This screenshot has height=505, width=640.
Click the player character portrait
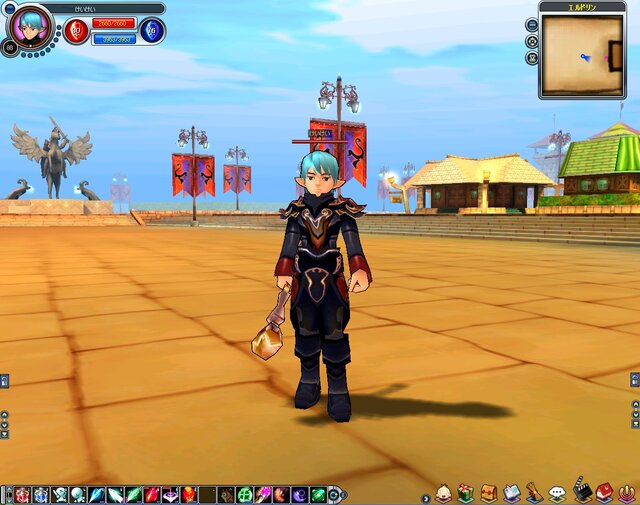coord(28,26)
